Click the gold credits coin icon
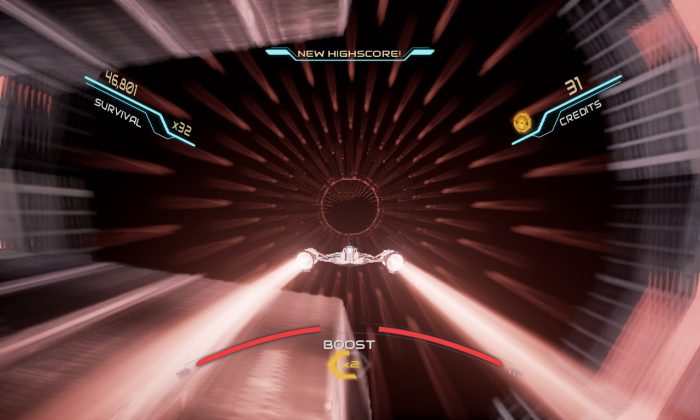The width and height of the screenshot is (700, 420). [x=522, y=122]
